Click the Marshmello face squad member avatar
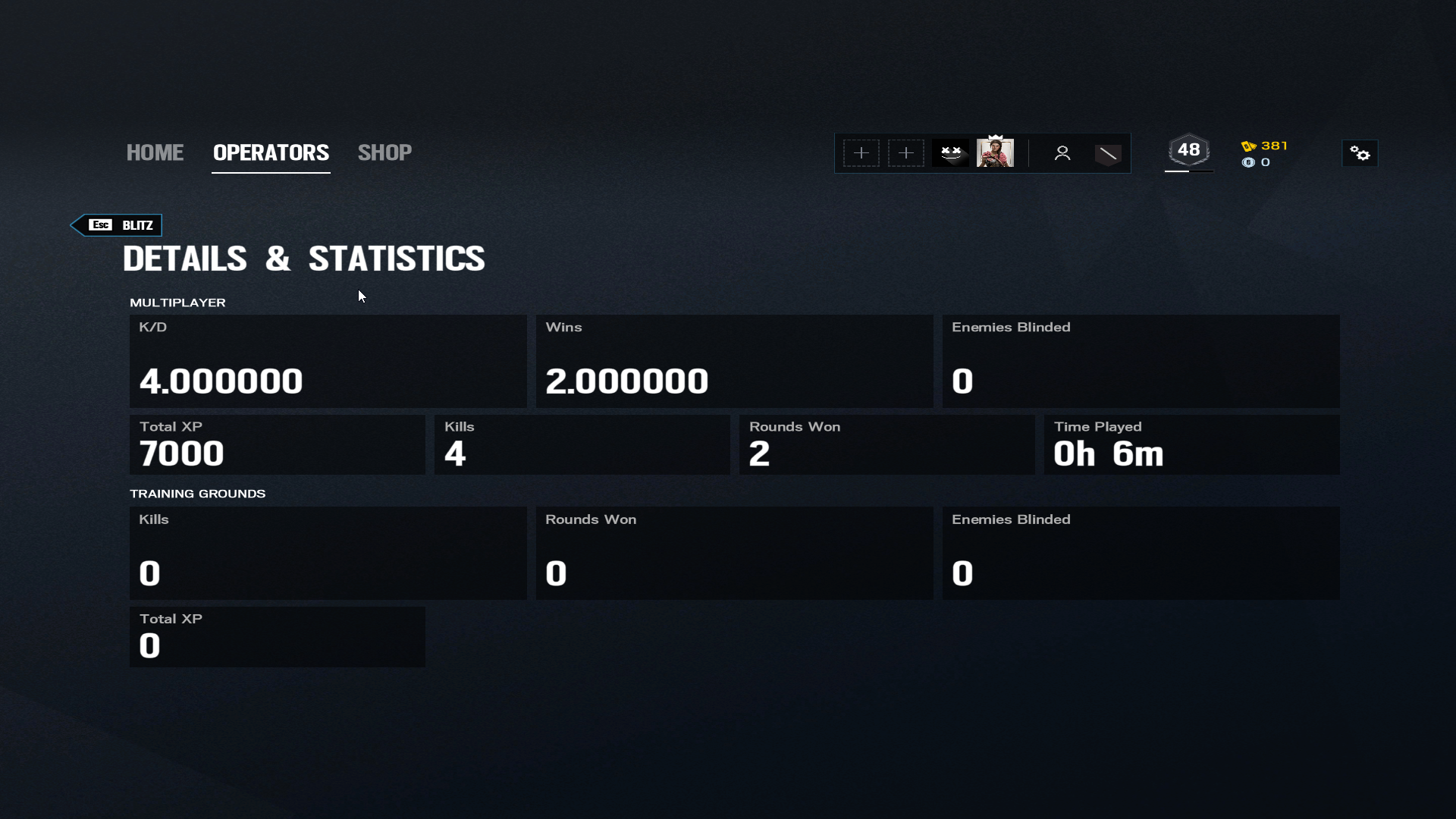 951,153
